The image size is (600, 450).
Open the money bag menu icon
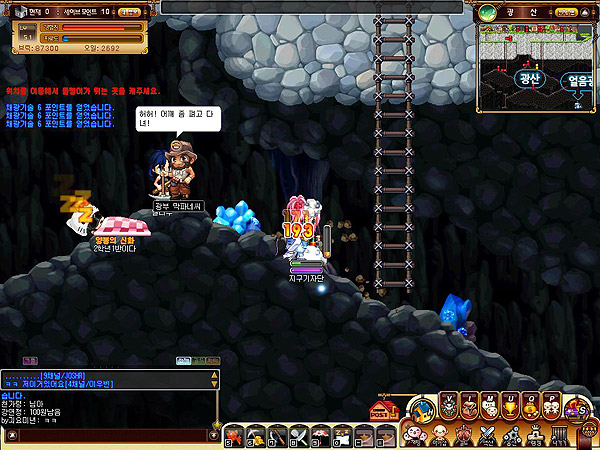[x=532, y=407]
